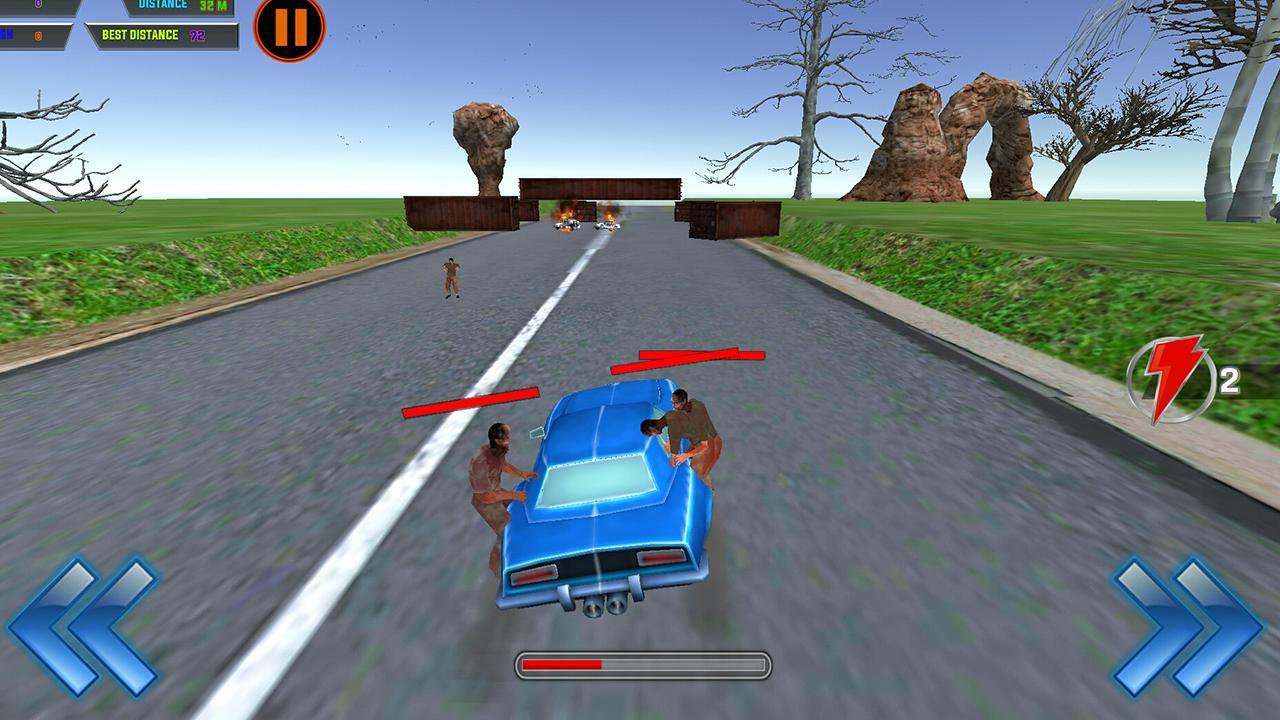Select the DISTANCE header label
Image resolution: width=1280 pixels, height=720 pixels.
pyautogui.click(x=160, y=7)
